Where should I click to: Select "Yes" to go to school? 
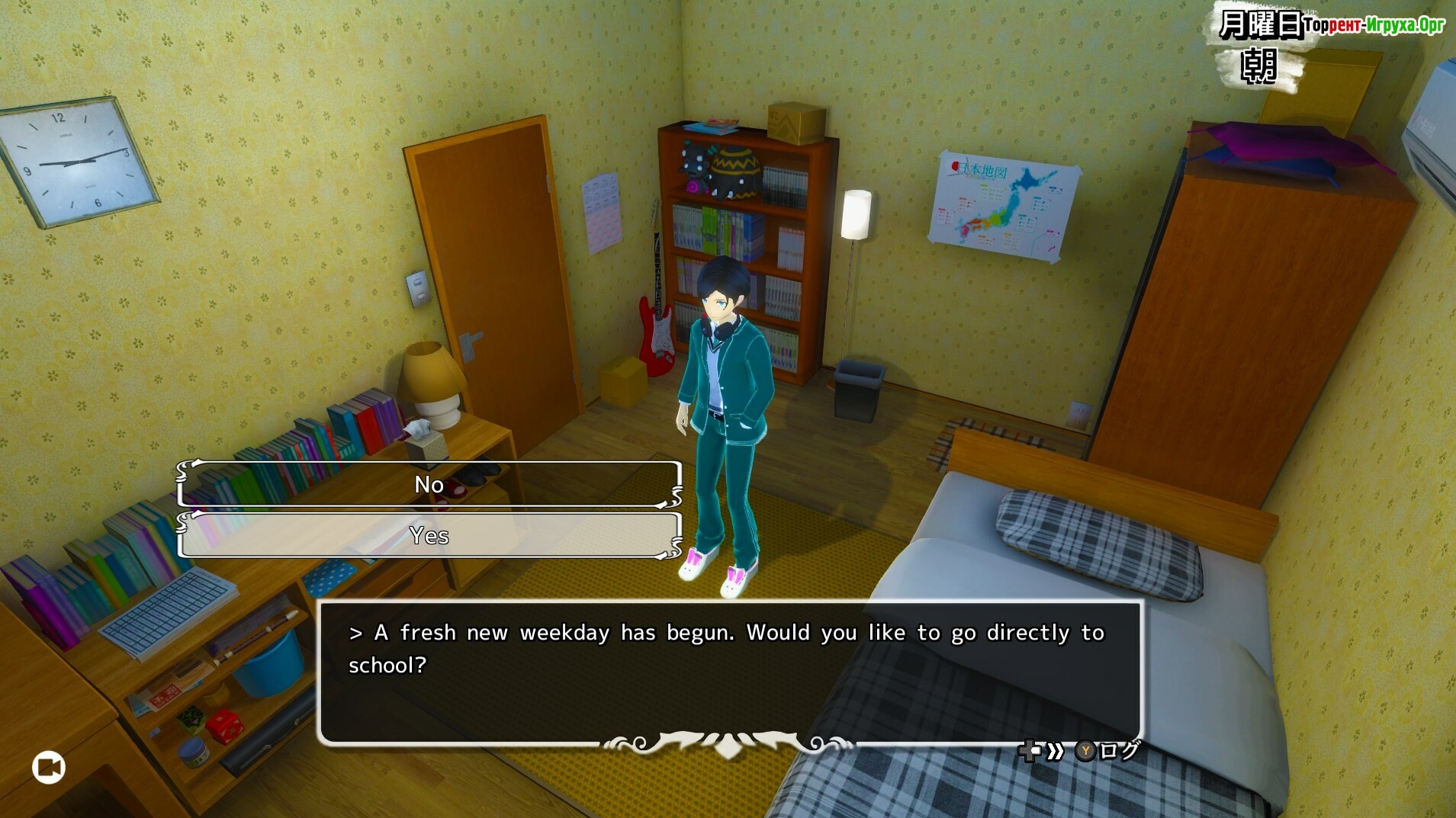(x=429, y=535)
